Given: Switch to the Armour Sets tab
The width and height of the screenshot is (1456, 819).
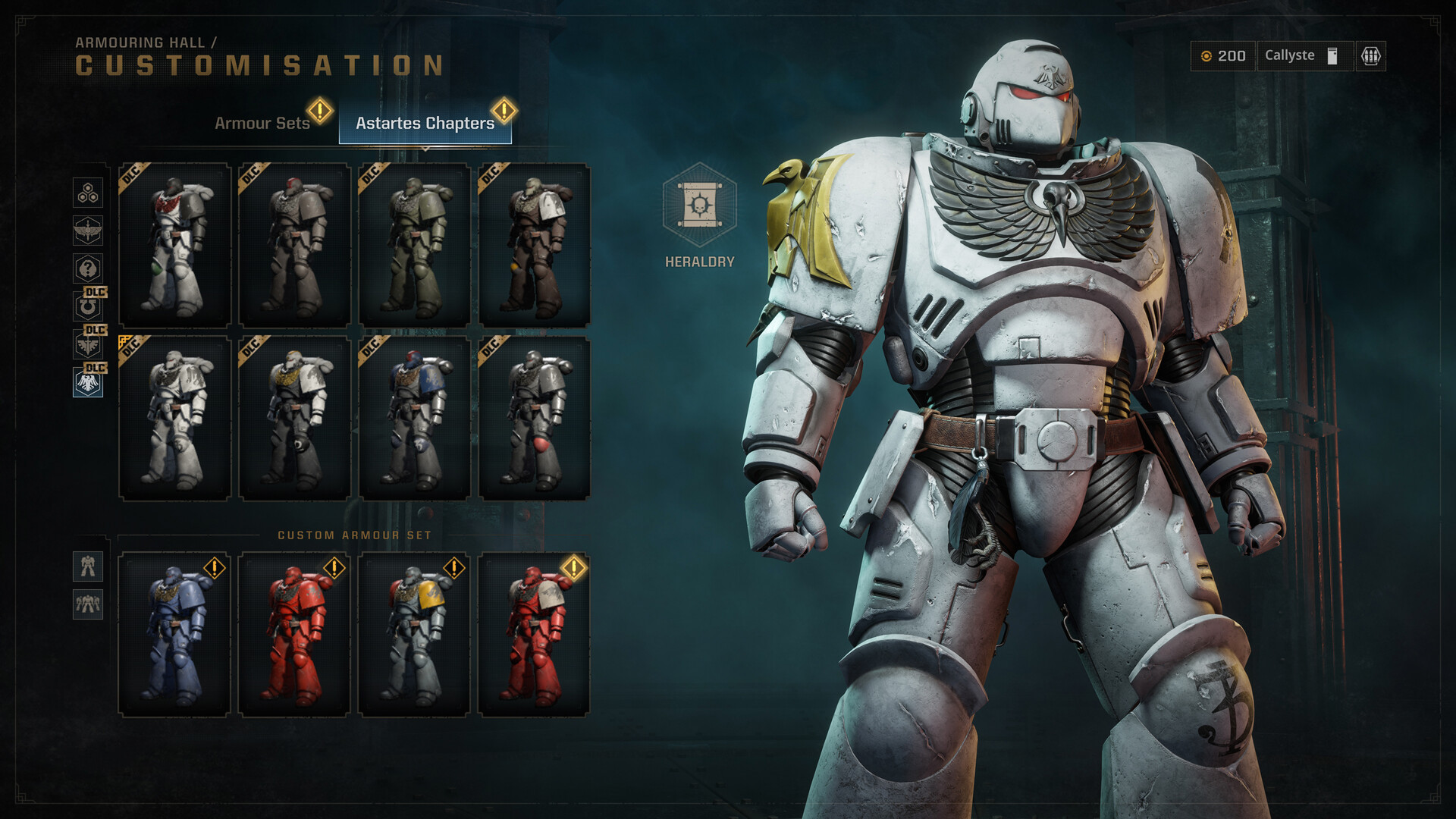Looking at the screenshot, I should click(x=262, y=123).
